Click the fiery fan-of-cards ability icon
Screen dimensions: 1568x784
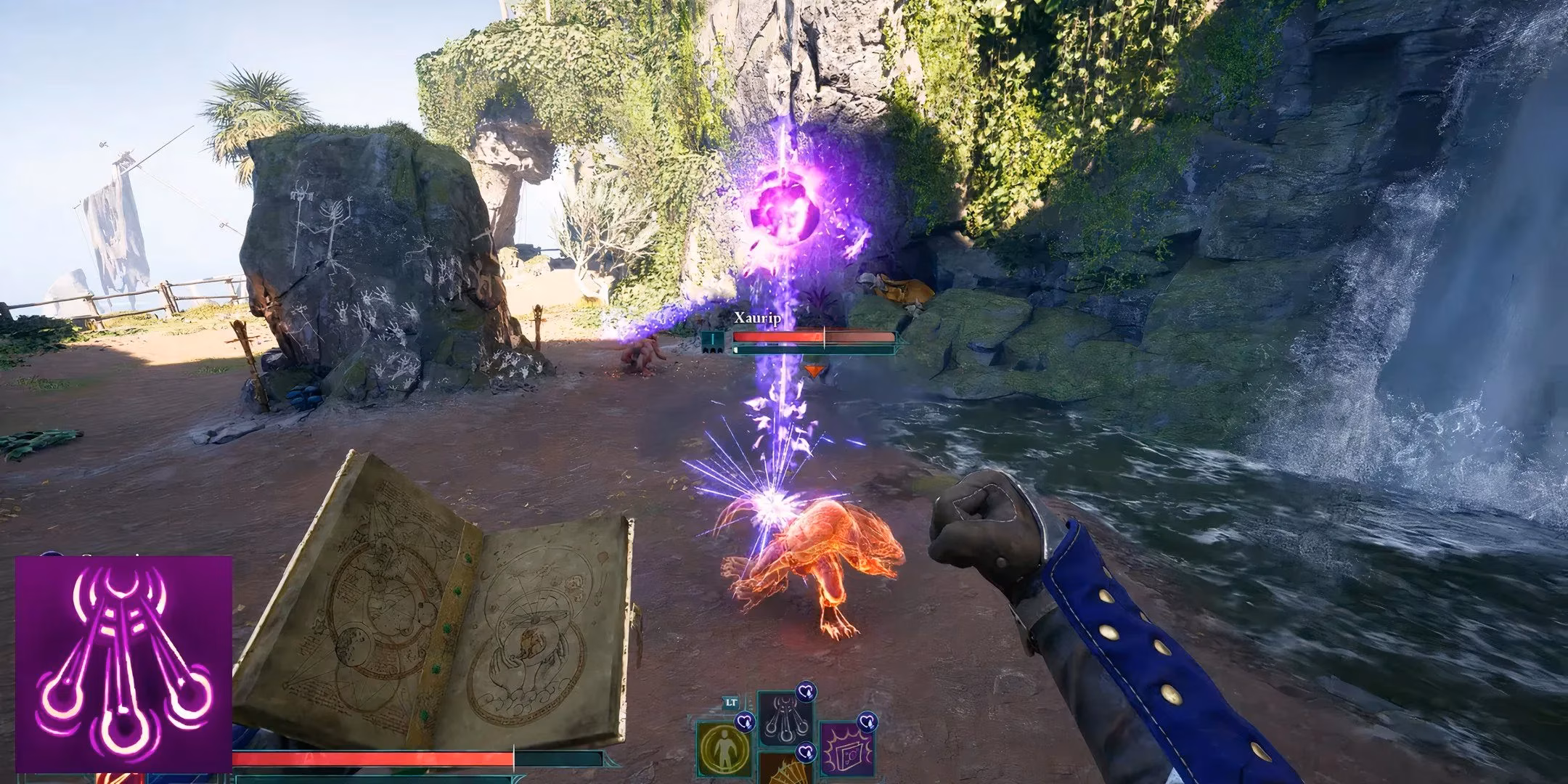(x=786, y=773)
